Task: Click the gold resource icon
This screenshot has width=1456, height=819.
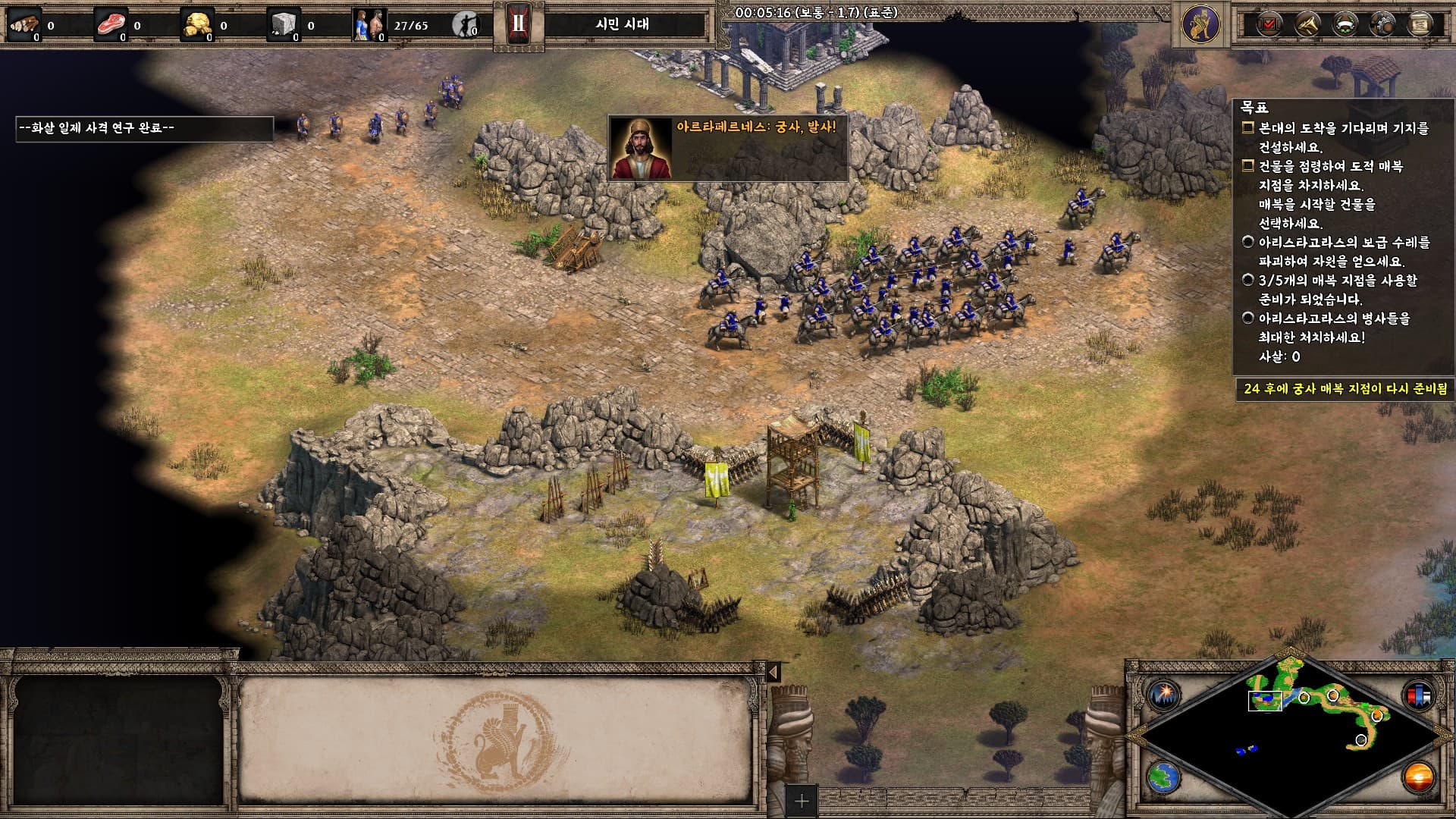Action: coord(197,25)
